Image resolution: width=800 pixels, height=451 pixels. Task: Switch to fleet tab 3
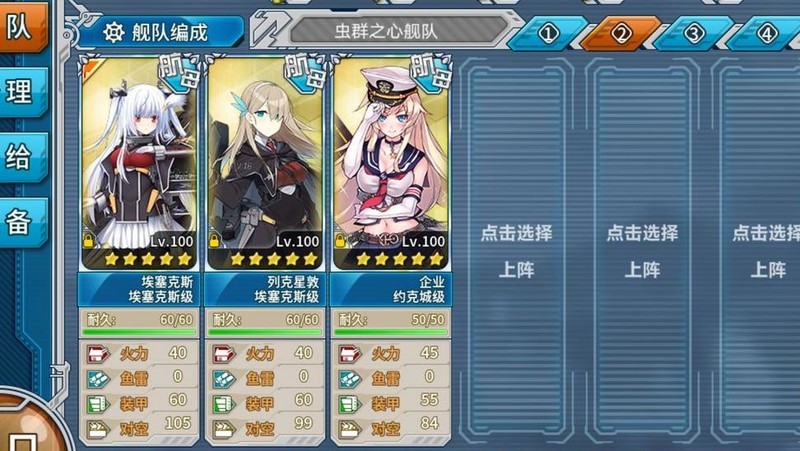(695, 33)
